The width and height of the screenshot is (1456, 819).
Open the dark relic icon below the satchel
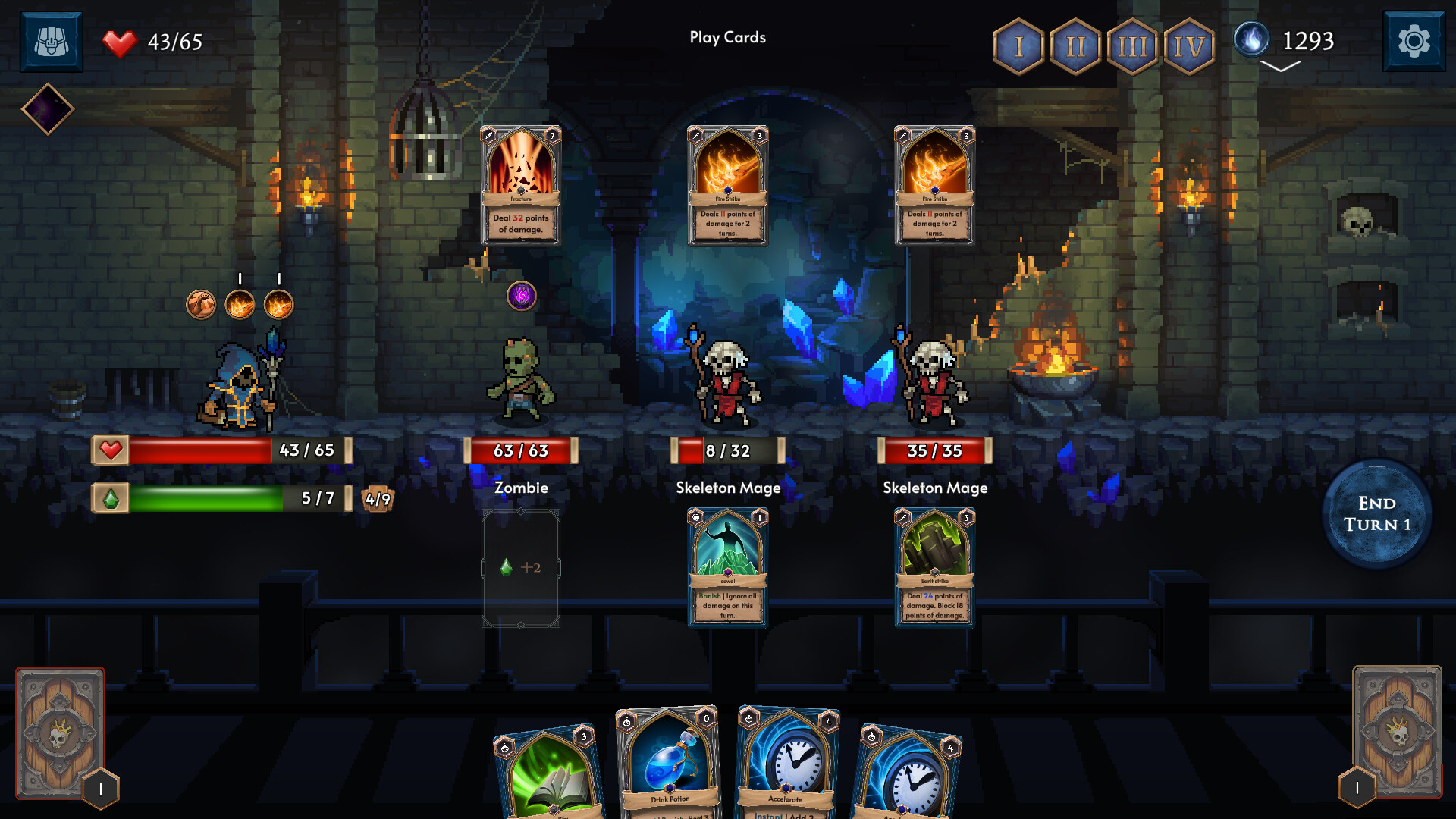pos(49,108)
